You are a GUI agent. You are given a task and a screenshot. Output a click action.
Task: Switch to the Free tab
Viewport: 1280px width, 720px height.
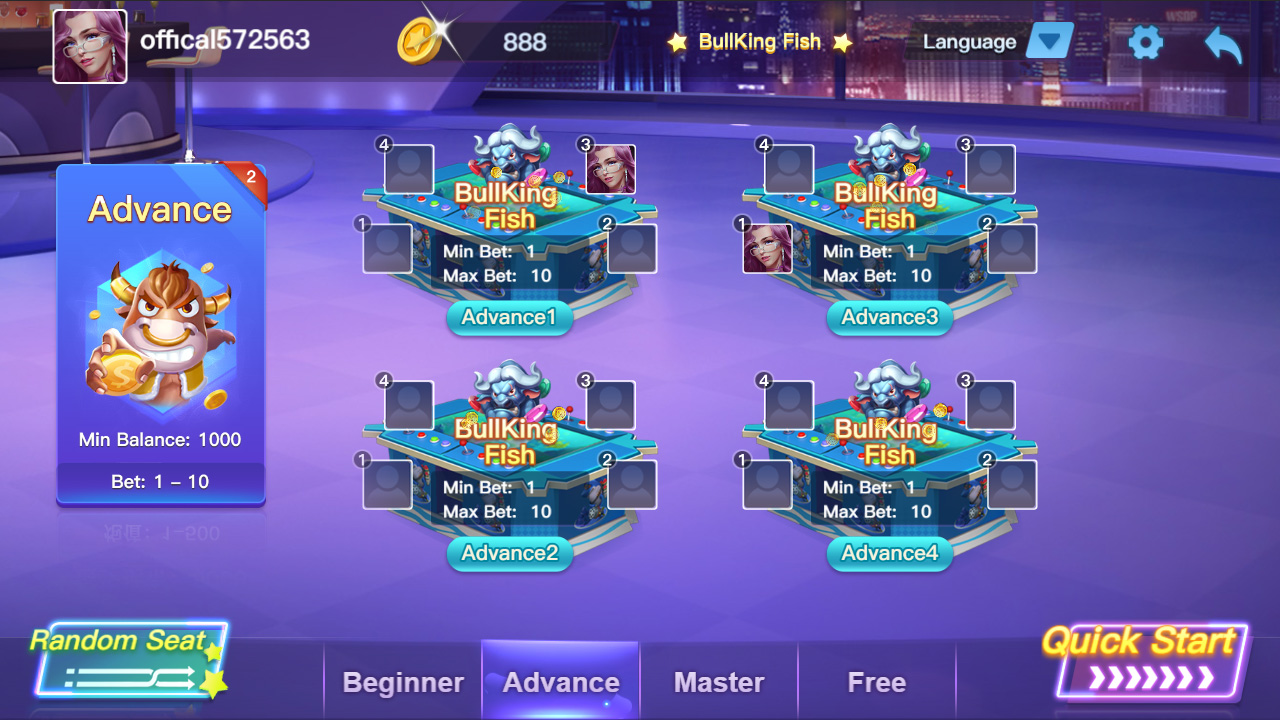click(x=876, y=682)
